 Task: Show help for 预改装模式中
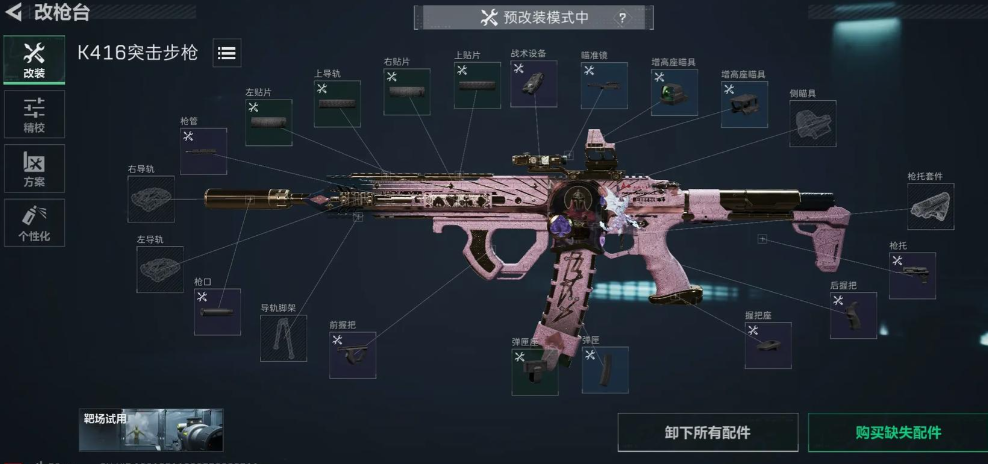coord(622,18)
